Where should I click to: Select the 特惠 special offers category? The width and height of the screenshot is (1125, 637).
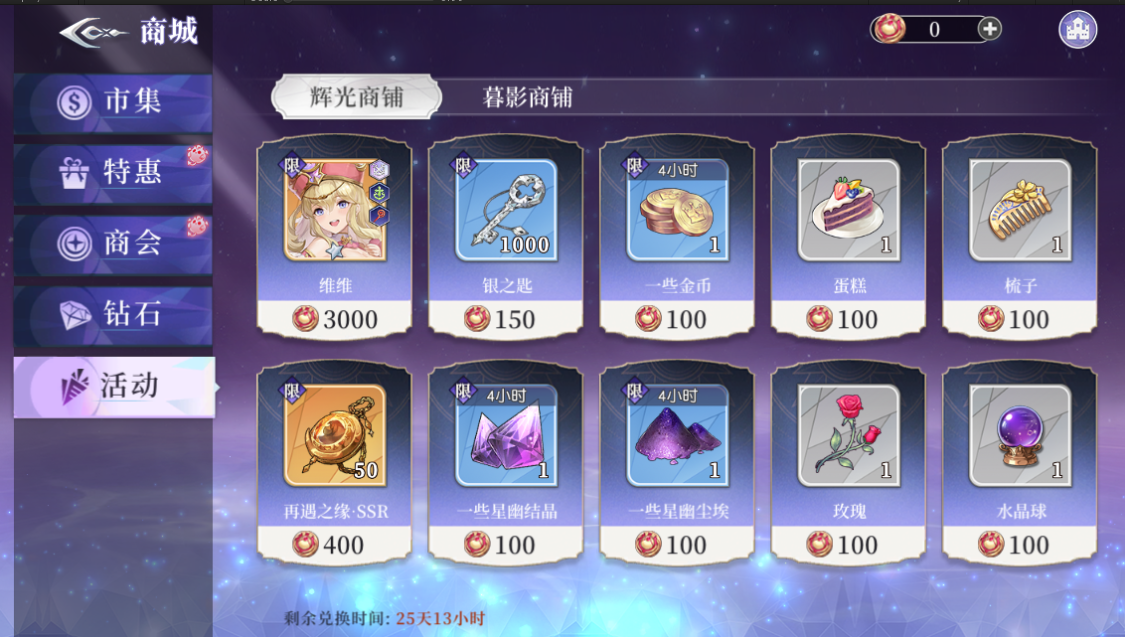click(x=114, y=173)
